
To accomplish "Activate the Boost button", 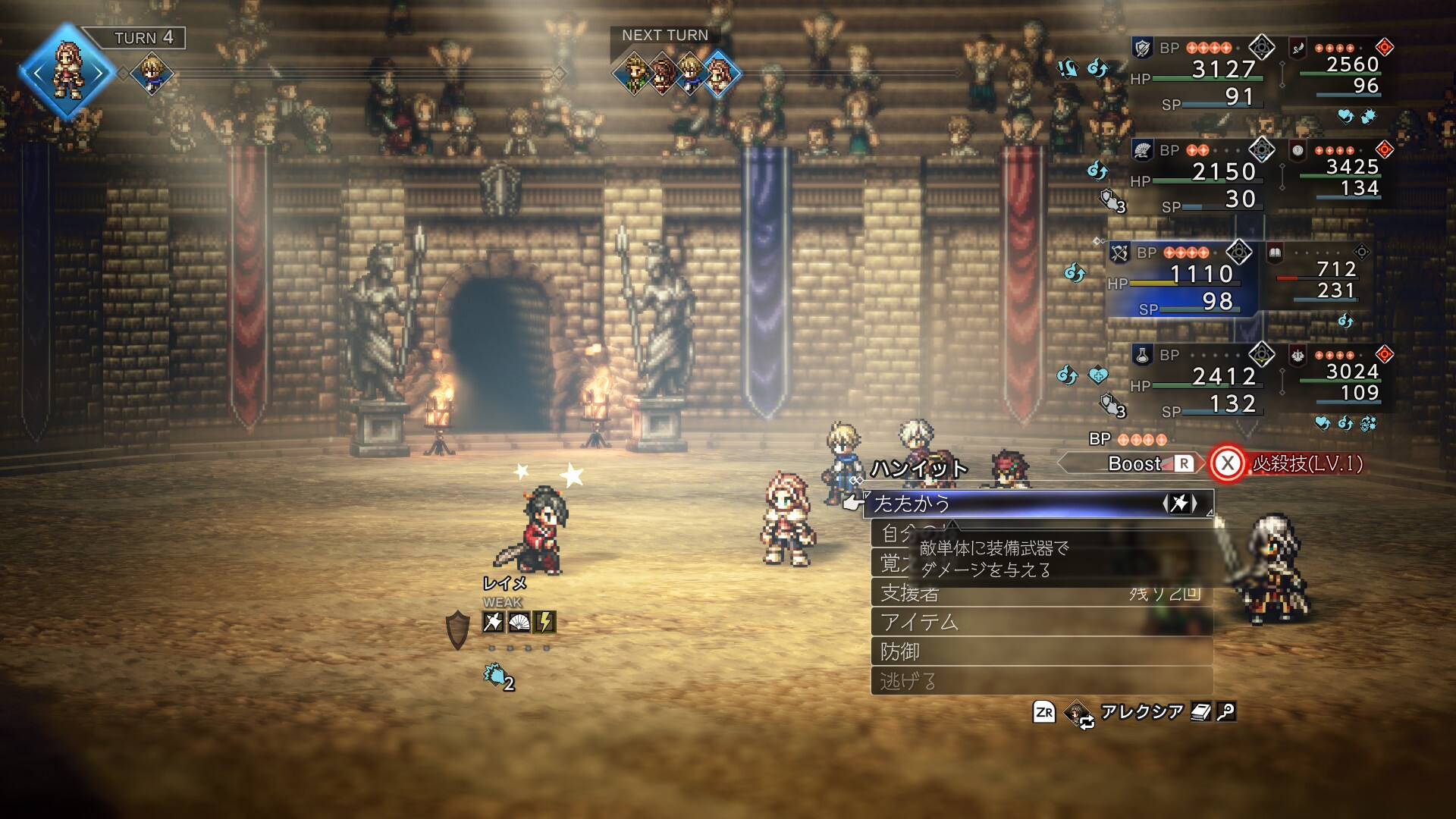I will [1147, 464].
